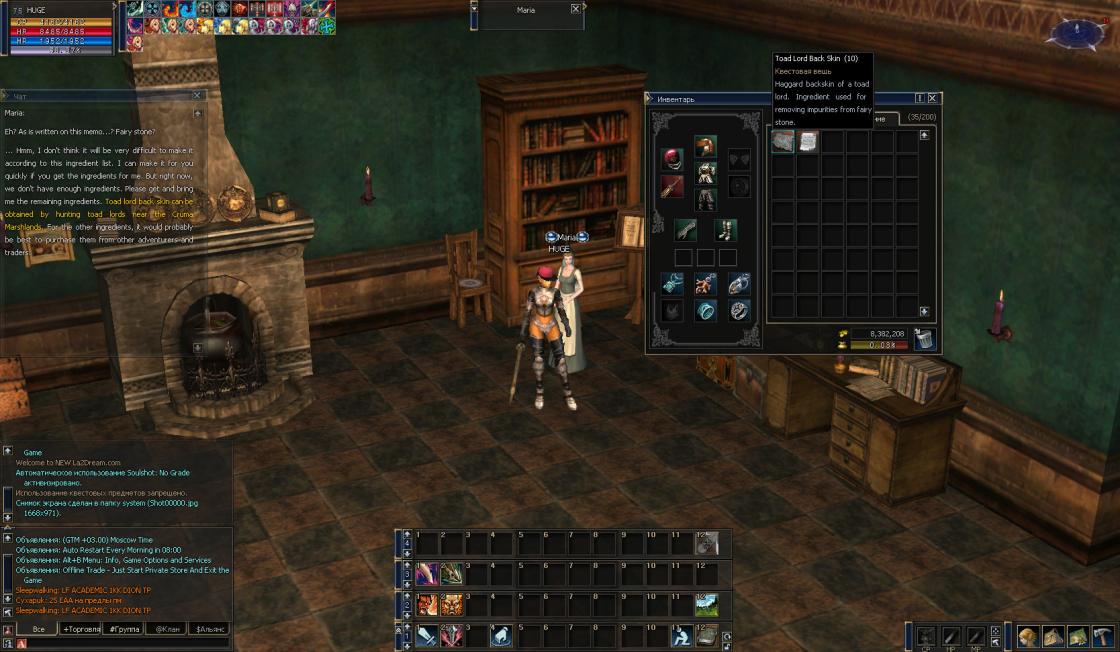Select the equipped boots slot
Viewport: 1120px width, 652px height.
click(x=727, y=229)
